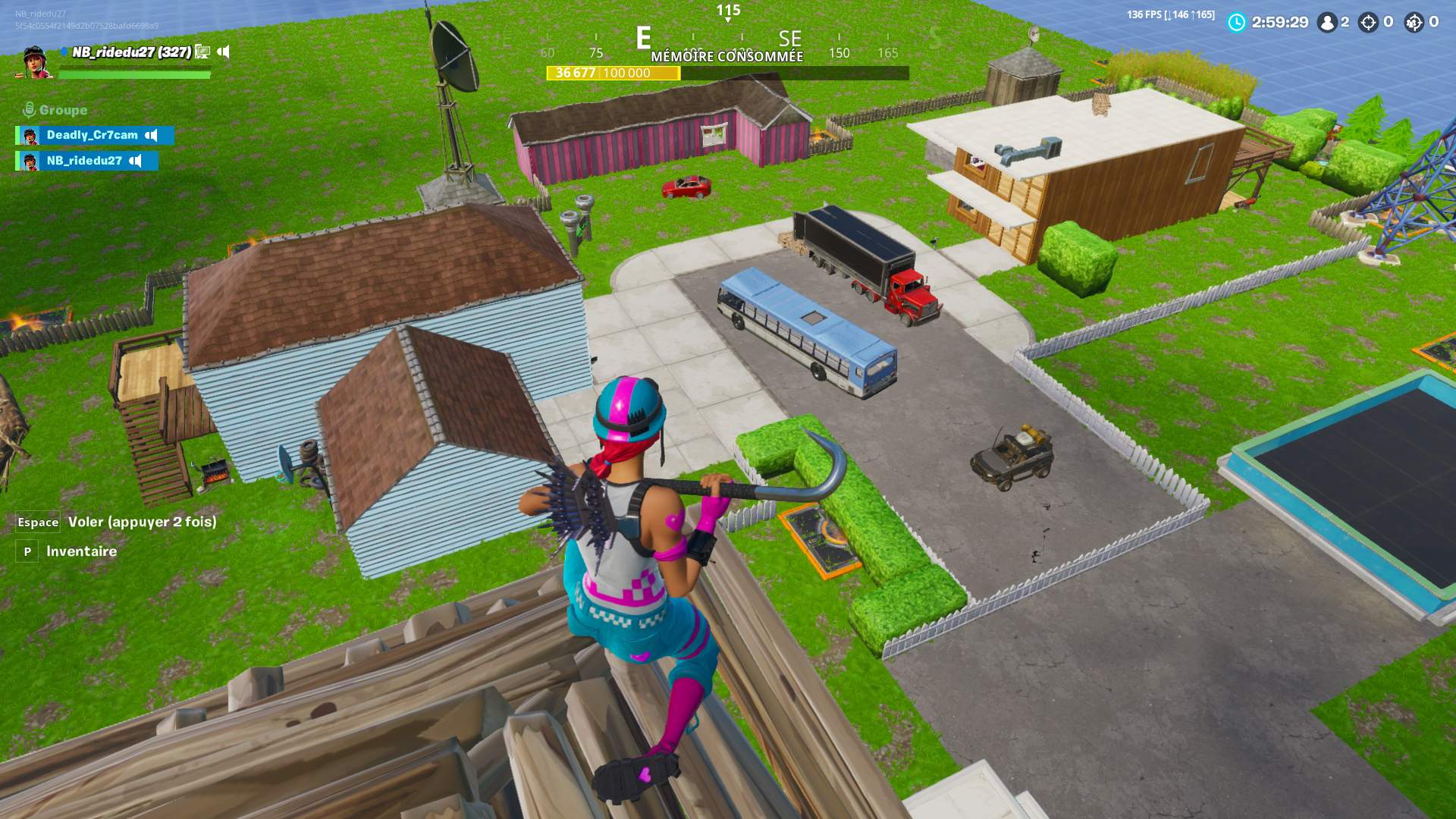Click the green health bar under player name
The height and width of the screenshot is (819, 1456).
tap(135, 74)
